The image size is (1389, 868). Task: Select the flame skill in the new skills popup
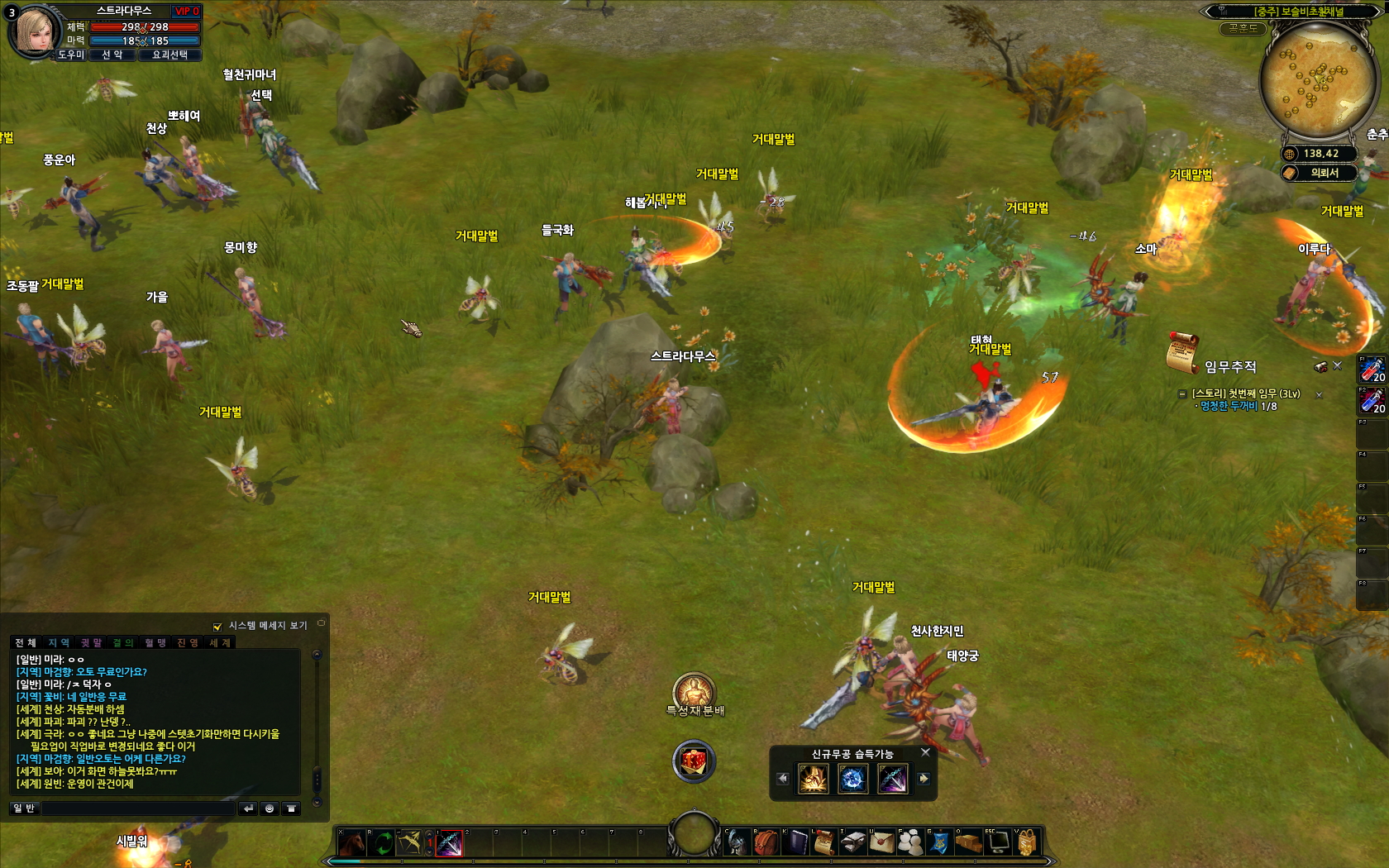pos(813,779)
